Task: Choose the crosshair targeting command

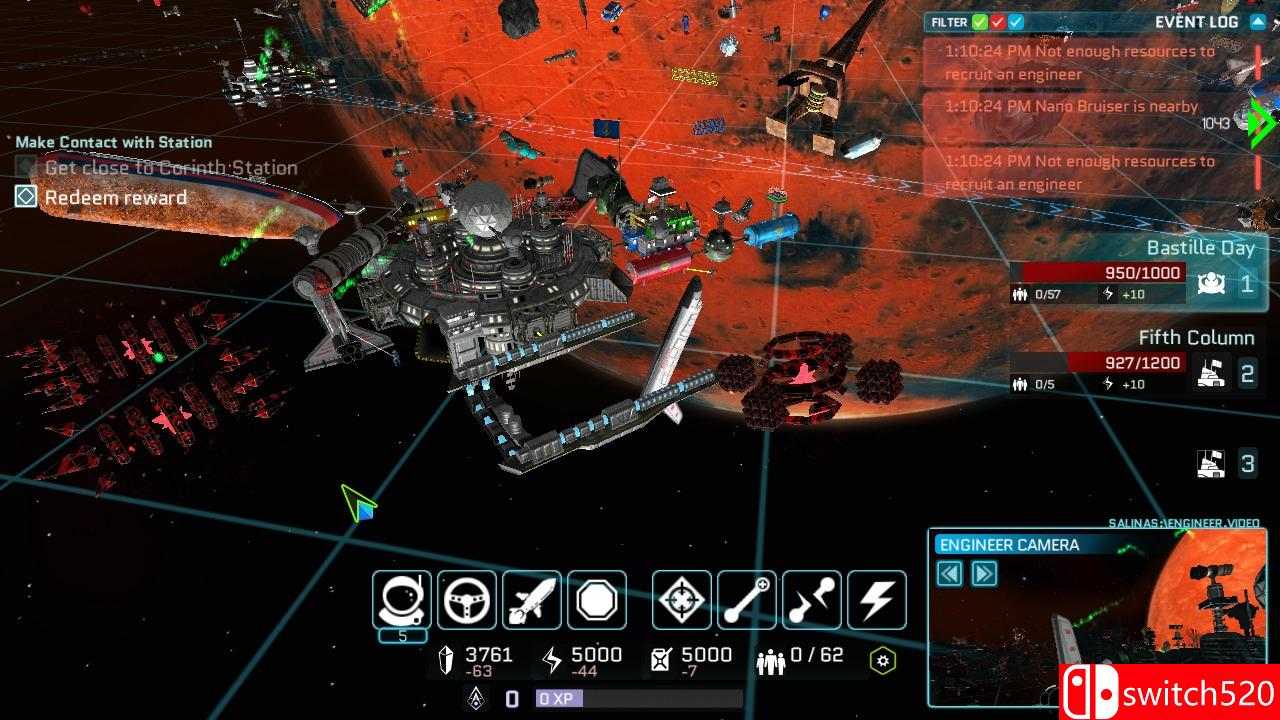Action: (x=682, y=600)
